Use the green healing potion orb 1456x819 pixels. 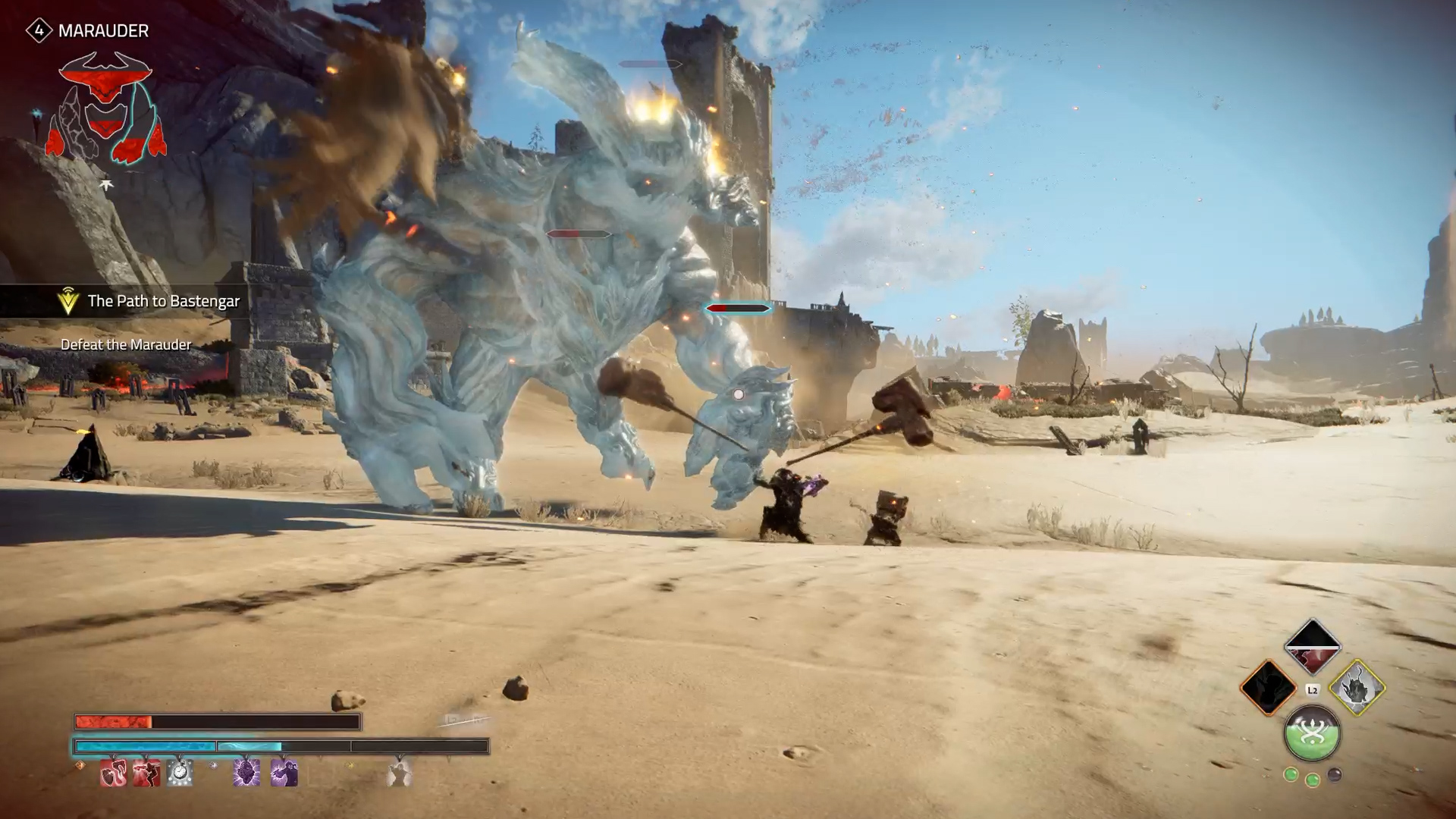(x=1312, y=733)
